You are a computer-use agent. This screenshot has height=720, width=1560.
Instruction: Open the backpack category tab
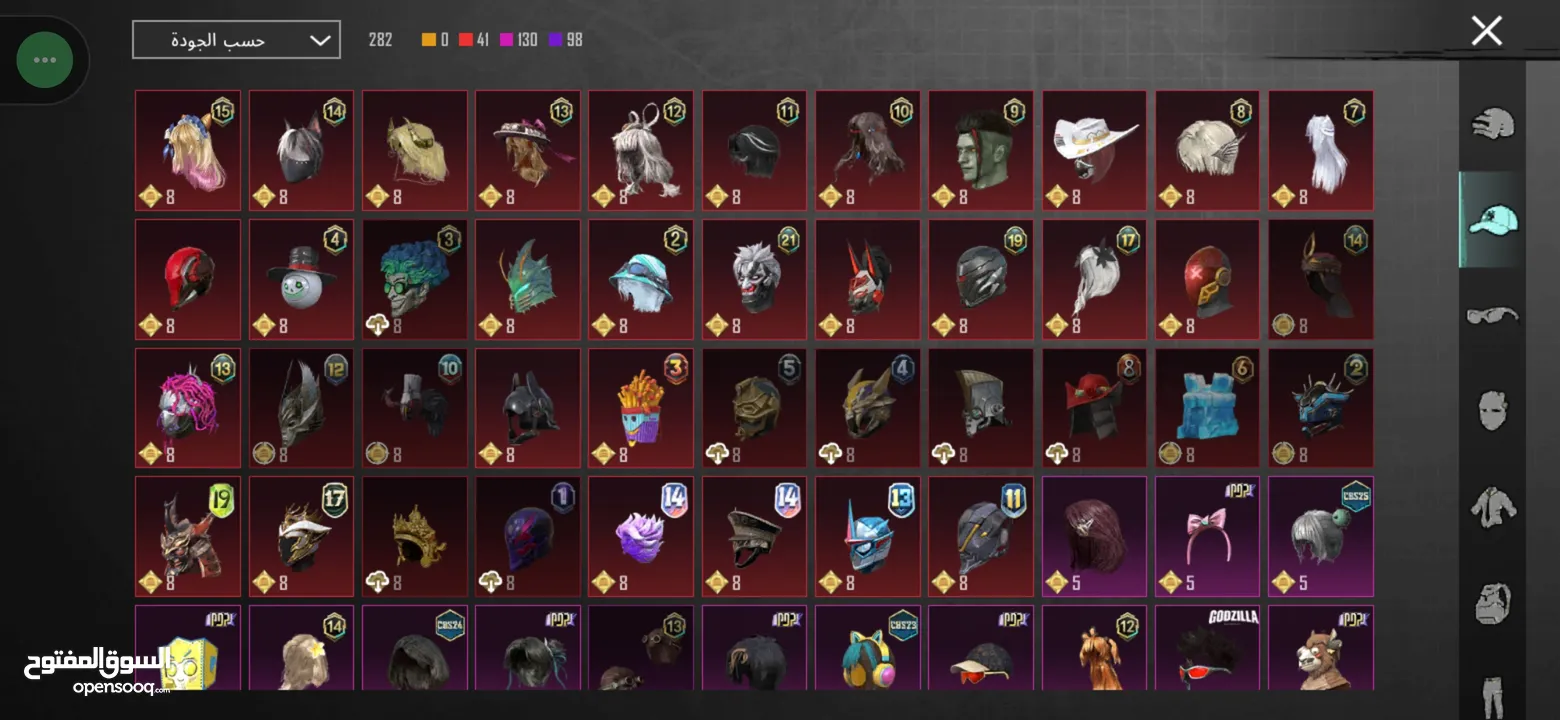(1493, 602)
